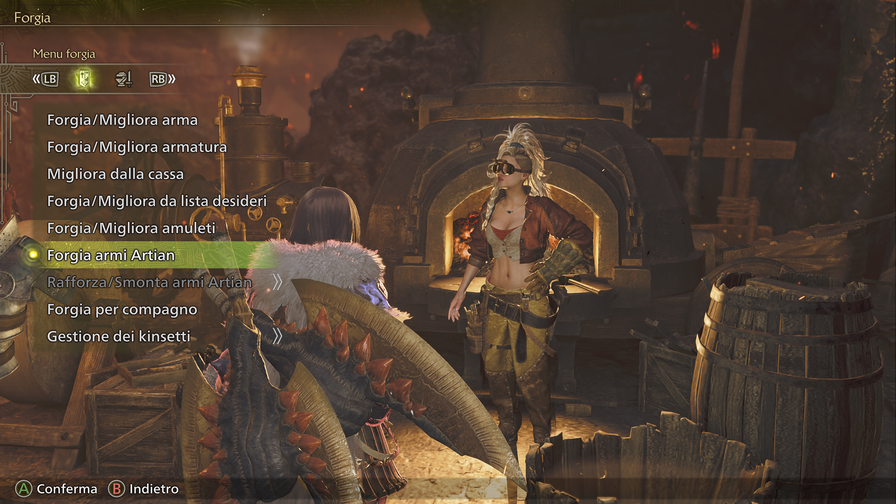Click the greyed Rafforza/Smonta armi Artian entry
Screen dimensions: 896x504
(x=149, y=283)
